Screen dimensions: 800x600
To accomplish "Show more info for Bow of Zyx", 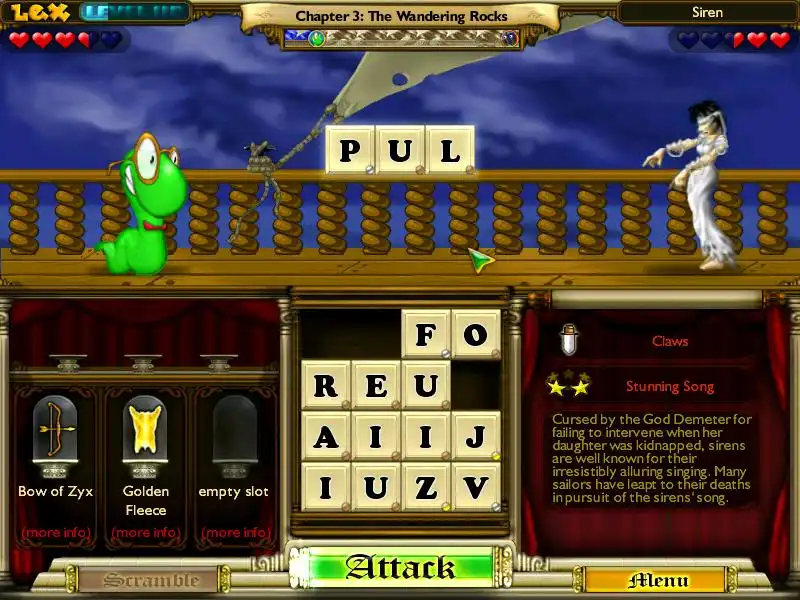I will pos(55,532).
